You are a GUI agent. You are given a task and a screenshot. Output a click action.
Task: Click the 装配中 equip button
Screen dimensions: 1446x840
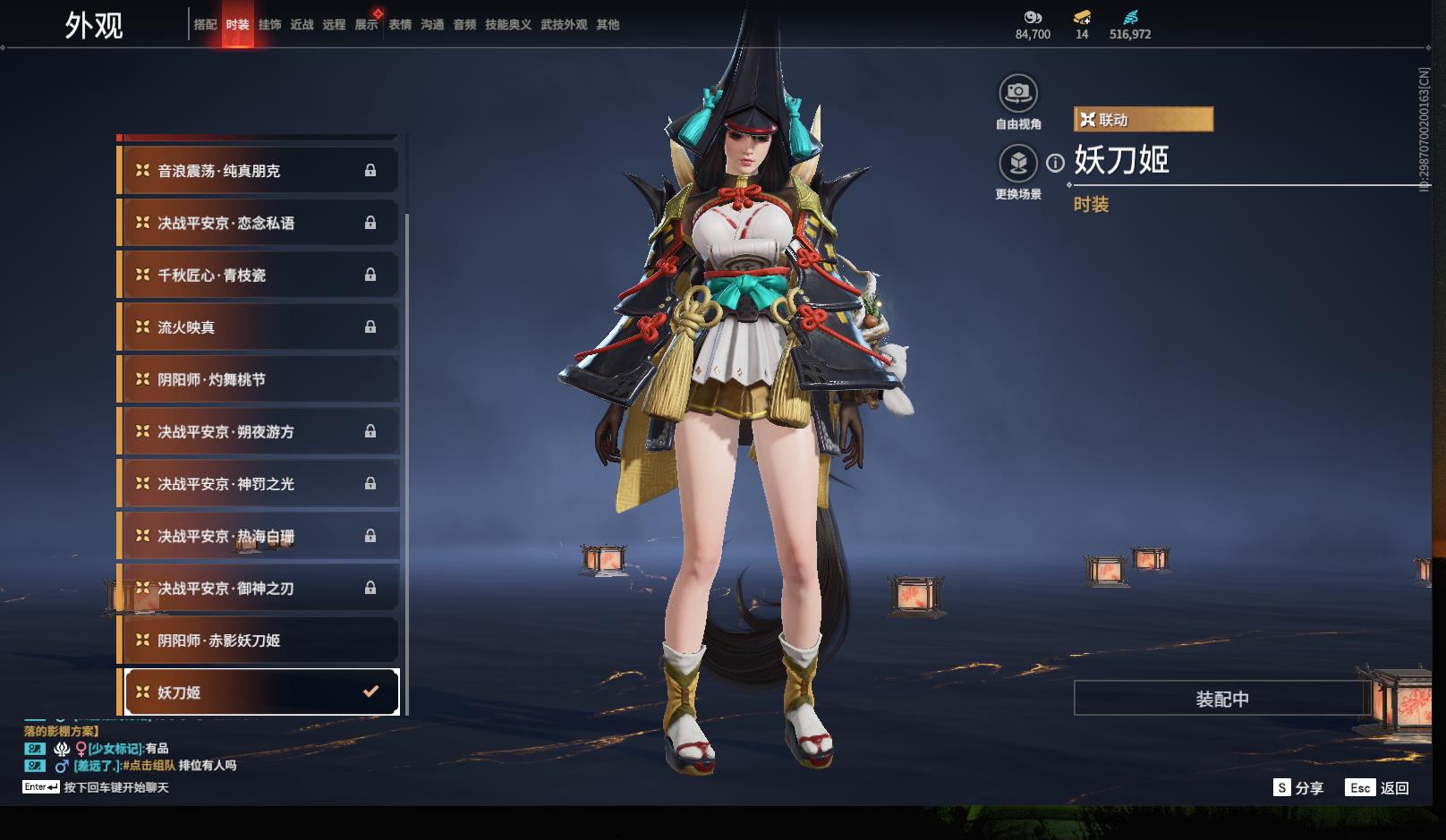click(x=1221, y=699)
